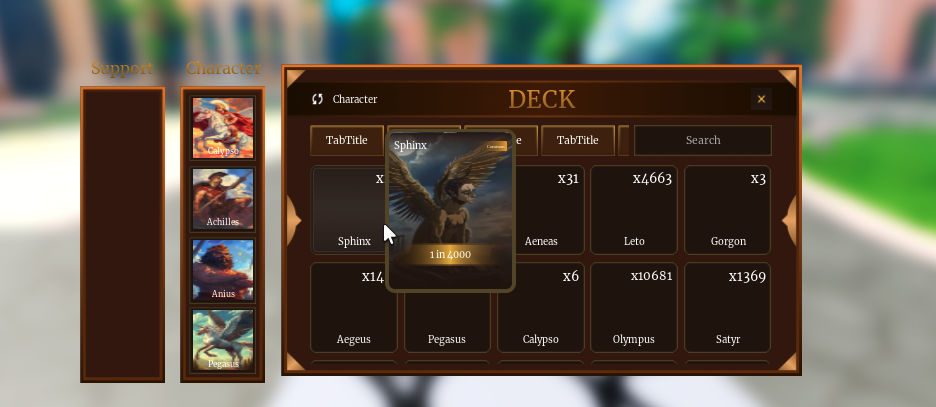Choose the equipped Anius character portrait
This screenshot has height=407, width=936.
(223, 270)
